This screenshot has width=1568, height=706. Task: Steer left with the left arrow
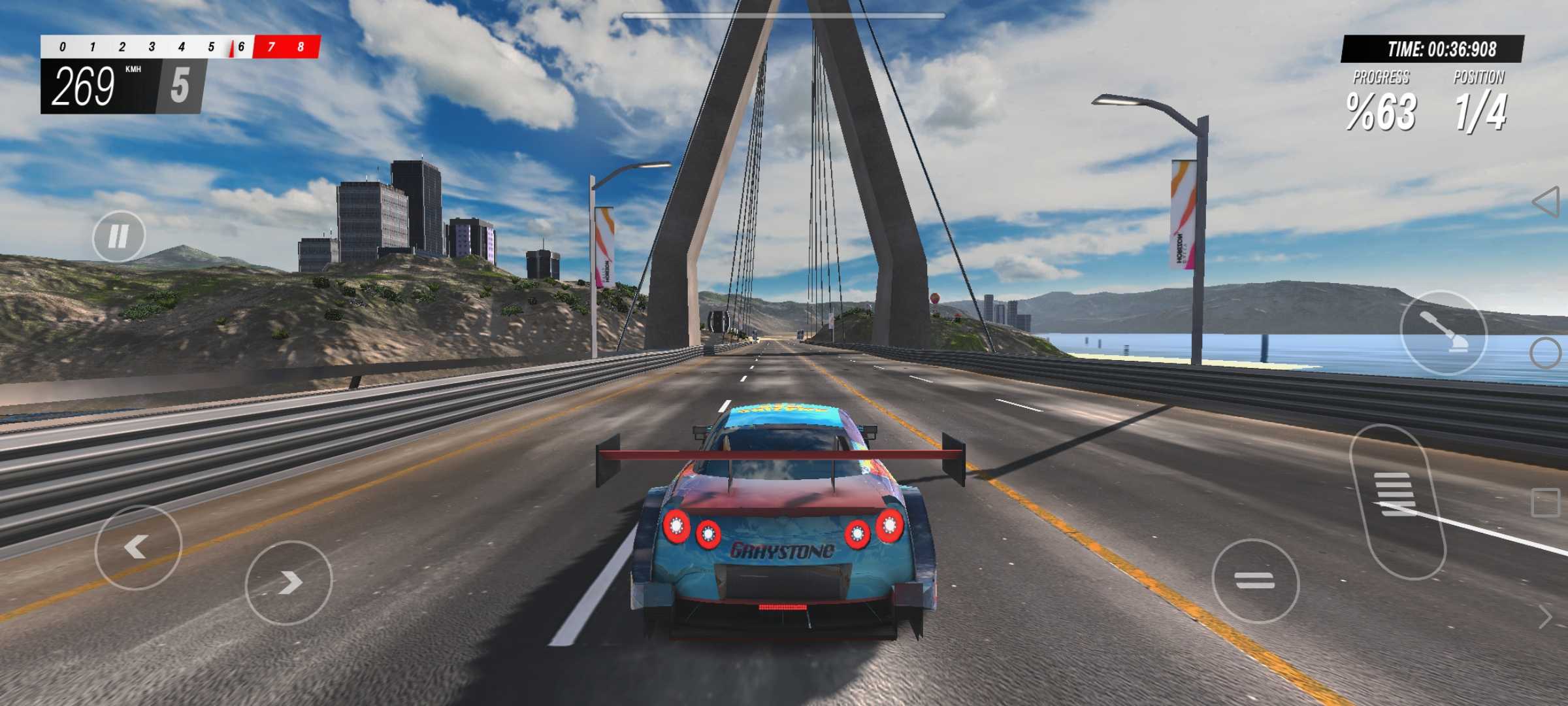pos(138,547)
